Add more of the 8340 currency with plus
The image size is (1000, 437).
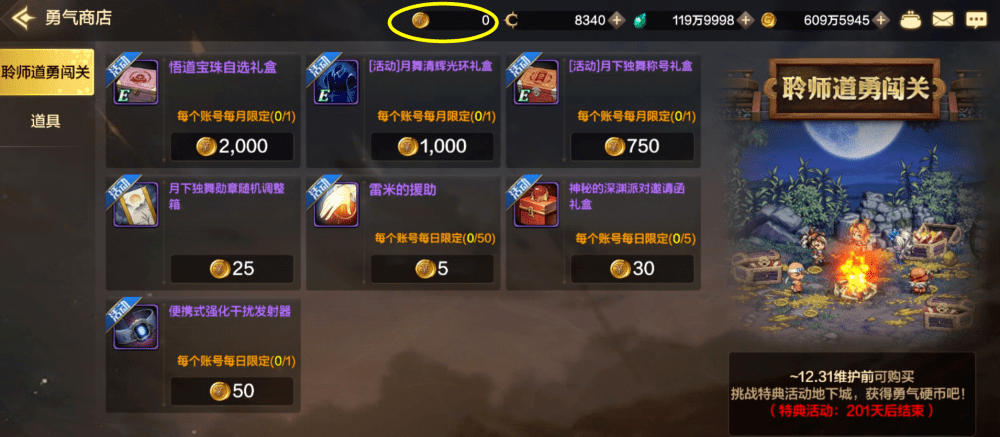pyautogui.click(x=617, y=20)
